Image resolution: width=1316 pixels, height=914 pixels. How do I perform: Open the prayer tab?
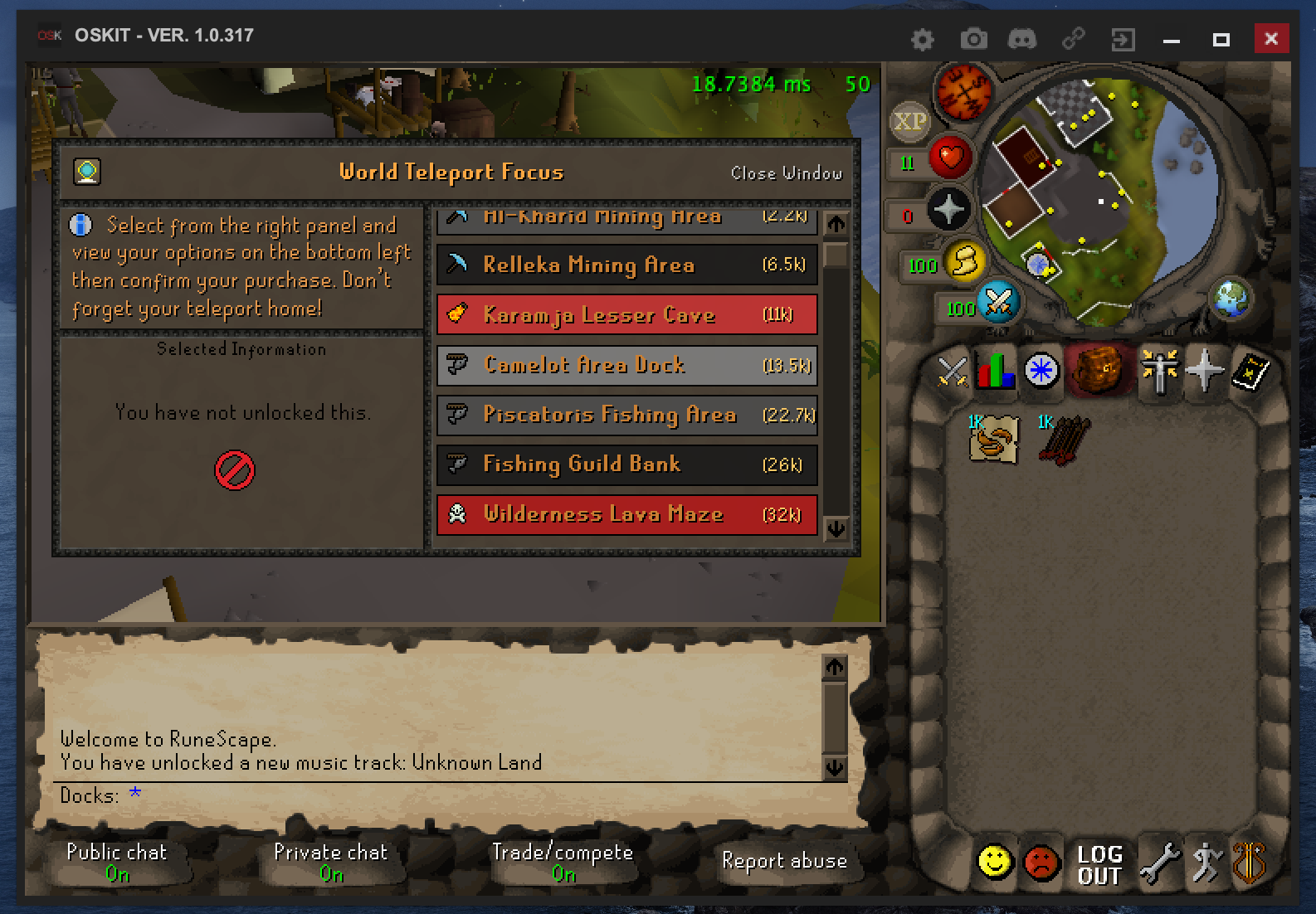(1203, 372)
